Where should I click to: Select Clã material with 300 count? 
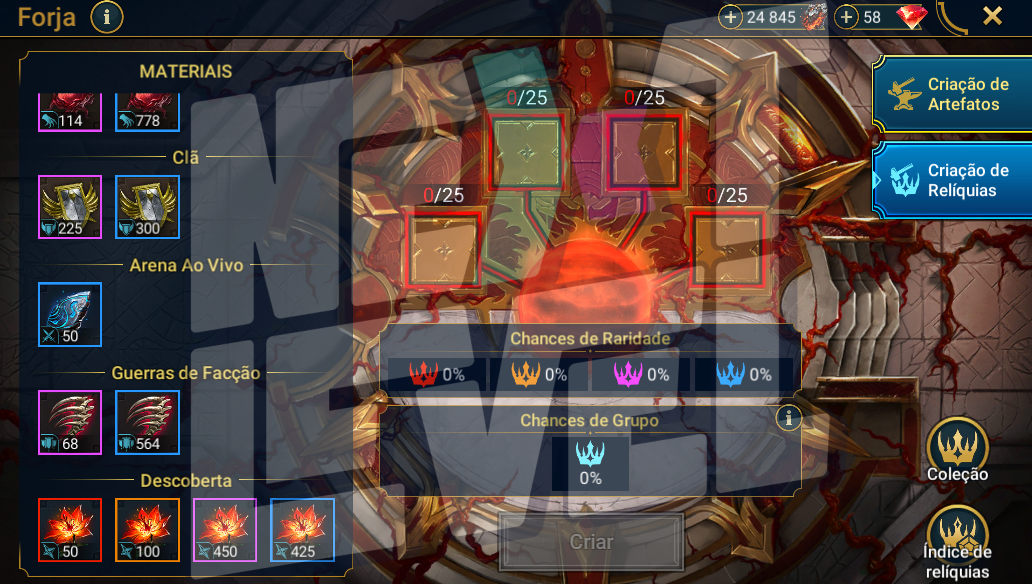pos(147,207)
